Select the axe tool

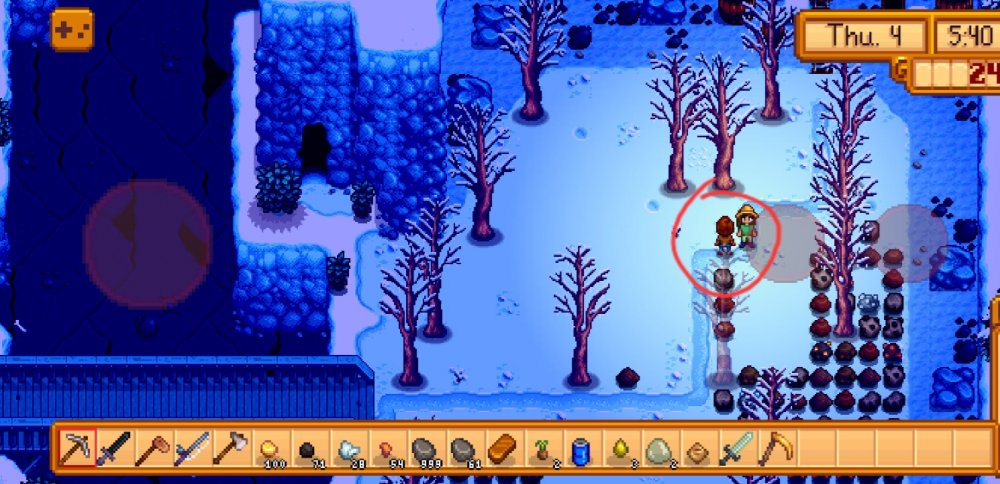(229, 447)
